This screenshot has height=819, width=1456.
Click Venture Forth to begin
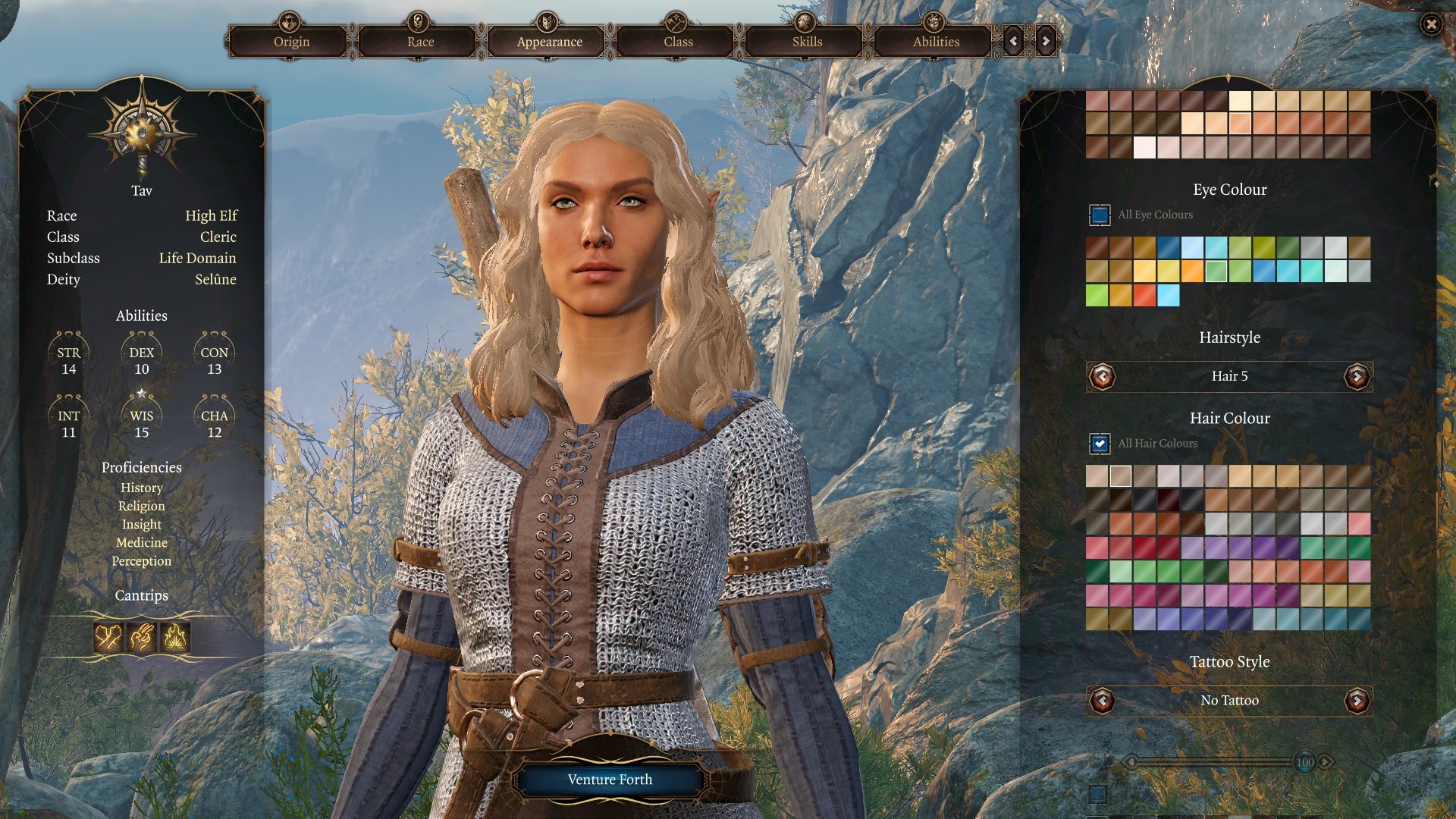click(x=610, y=780)
